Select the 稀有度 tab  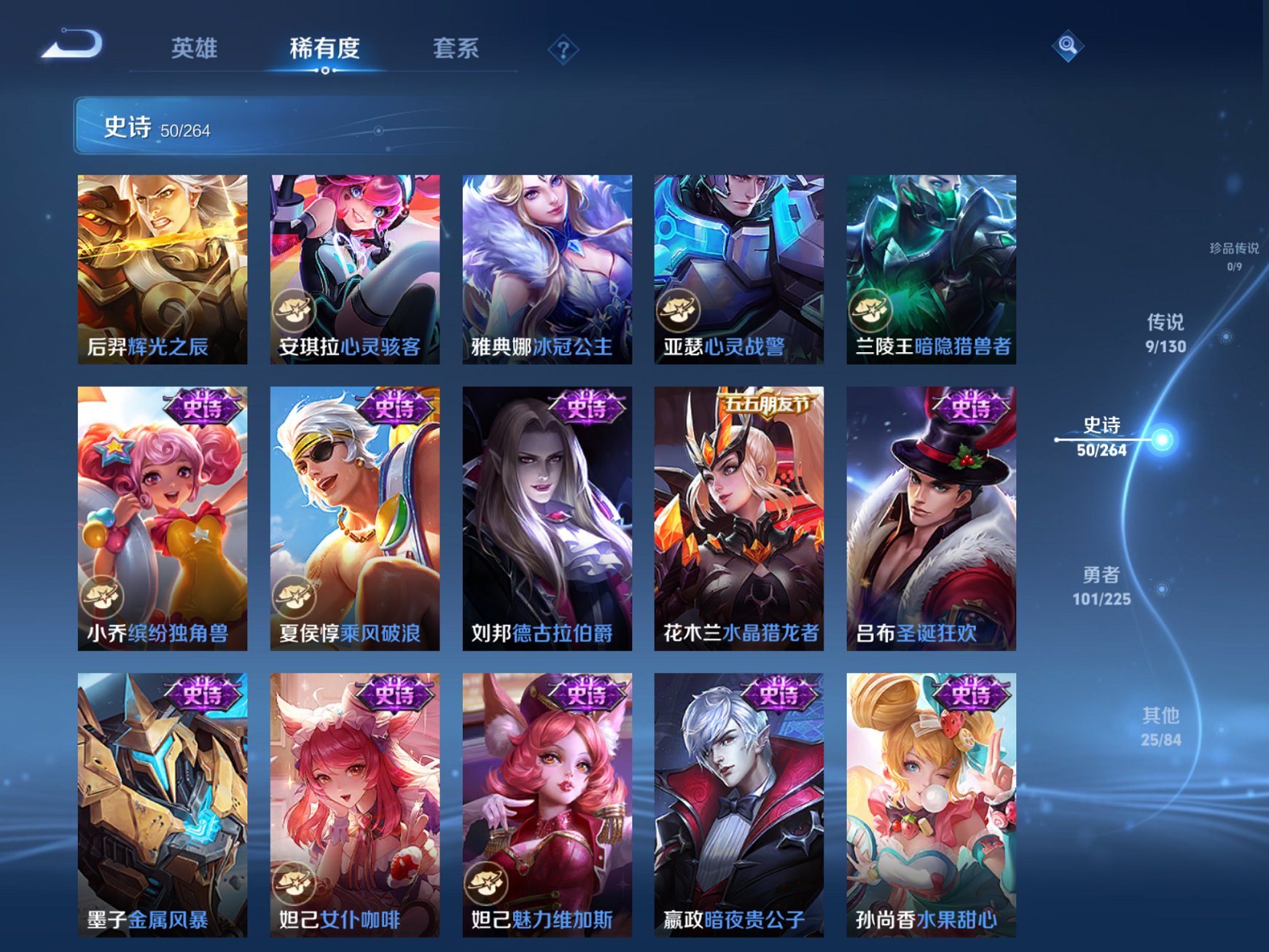[324, 46]
